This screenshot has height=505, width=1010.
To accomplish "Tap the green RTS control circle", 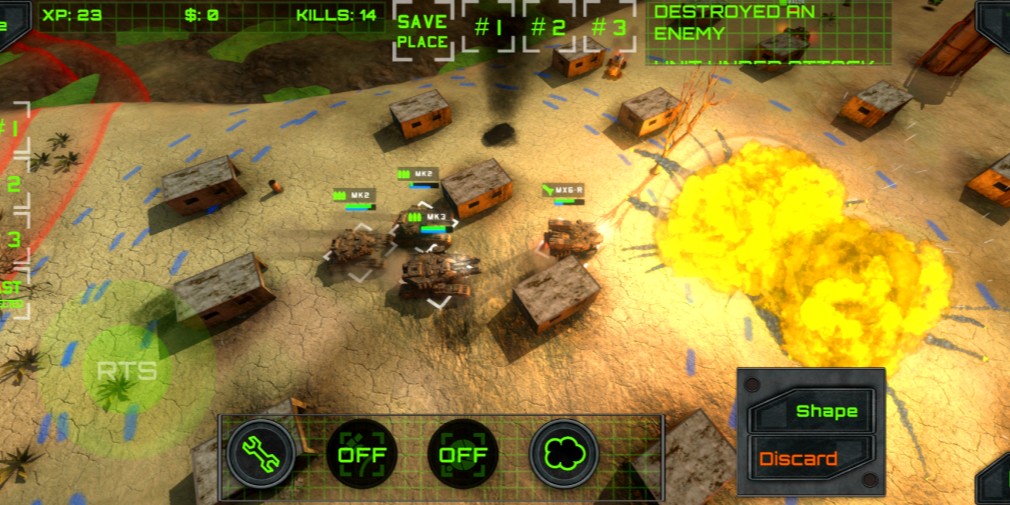I will (x=127, y=371).
